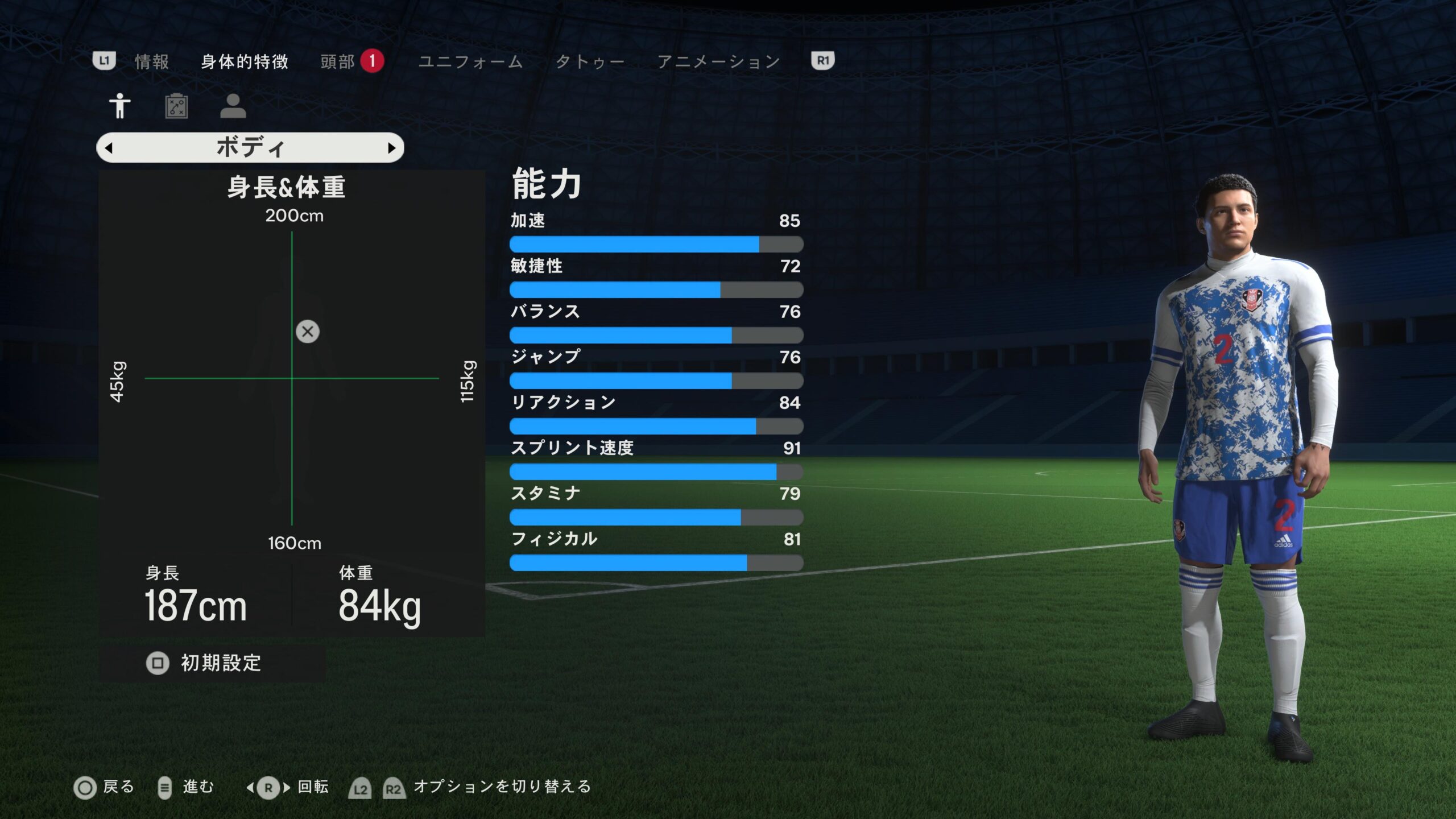Go to the ユニフォーム tab

[x=470, y=61]
